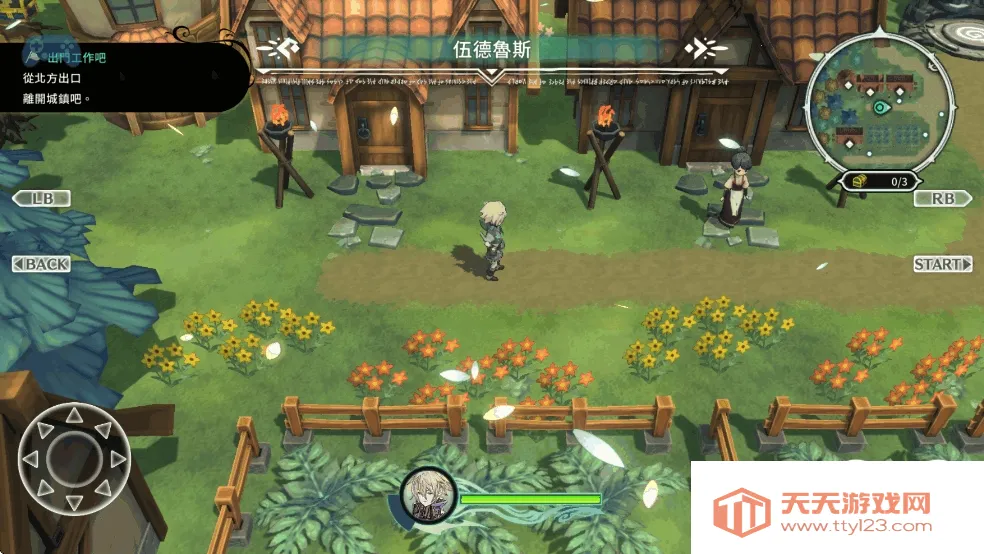Tap the RB shoulder button overlay
Screen dimensions: 984x554
click(942, 198)
